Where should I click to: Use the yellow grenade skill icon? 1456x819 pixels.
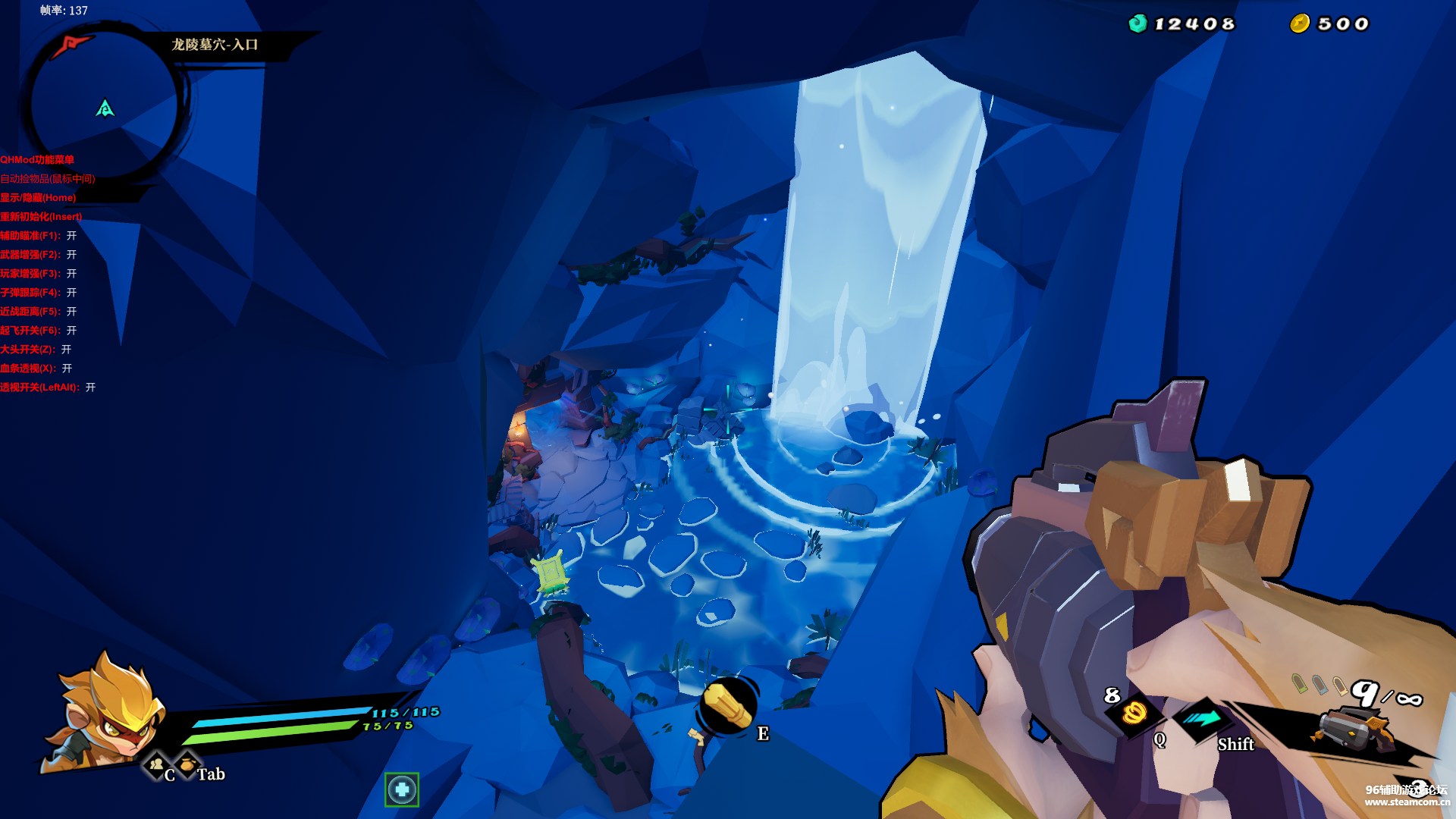(728, 707)
